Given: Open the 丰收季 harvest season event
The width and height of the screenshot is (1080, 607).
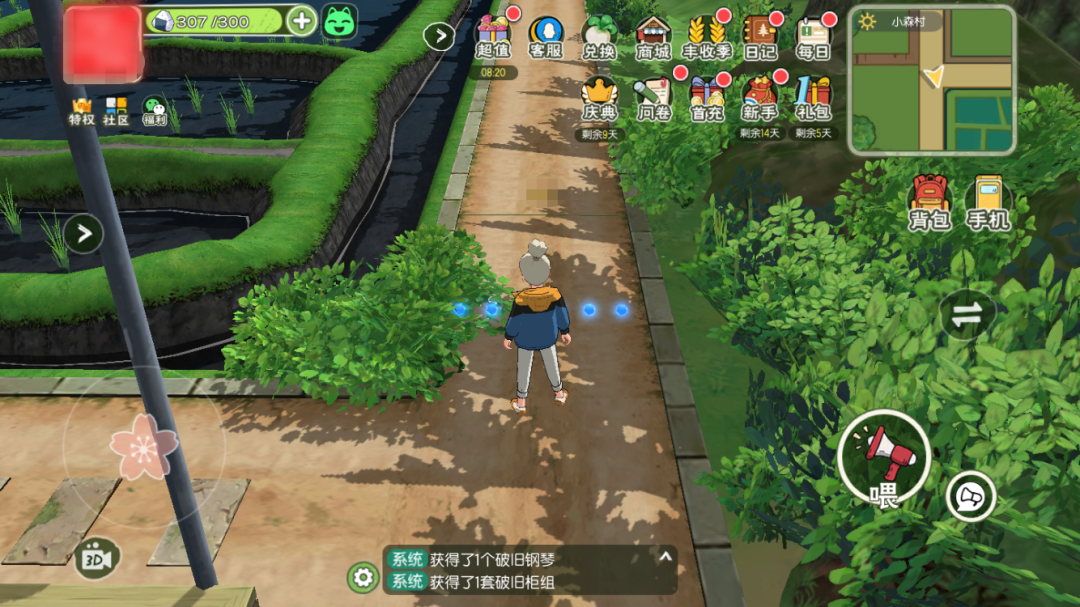Looking at the screenshot, I should click(x=706, y=36).
